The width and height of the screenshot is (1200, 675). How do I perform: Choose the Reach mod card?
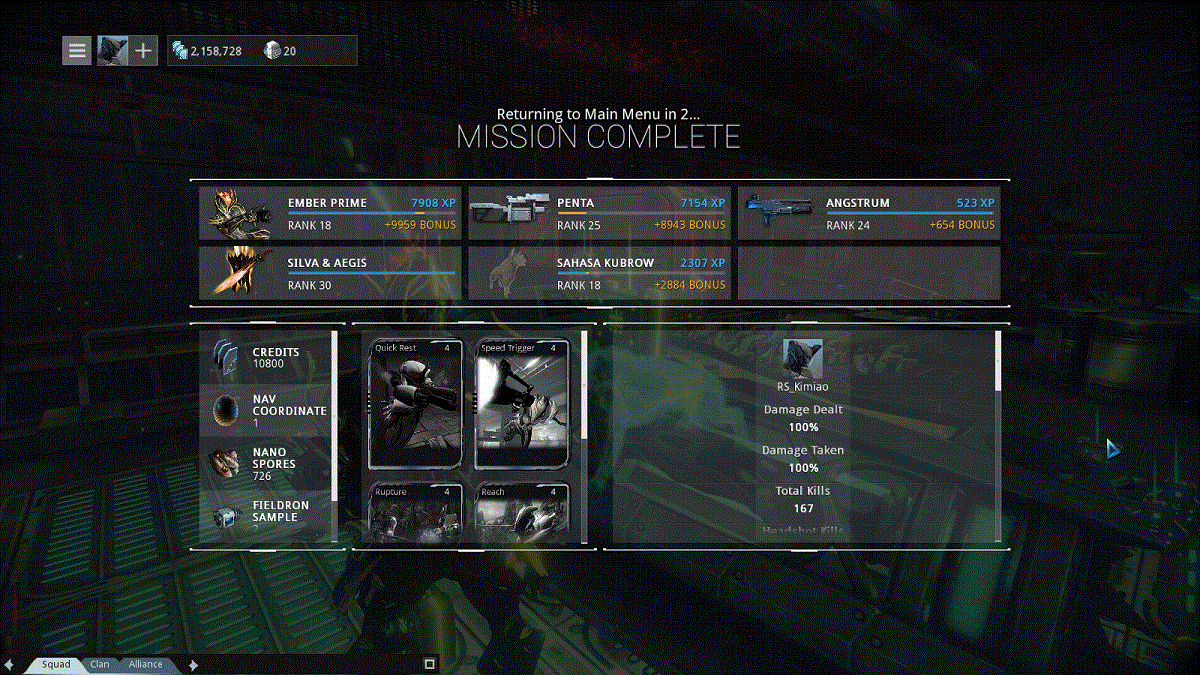(522, 513)
